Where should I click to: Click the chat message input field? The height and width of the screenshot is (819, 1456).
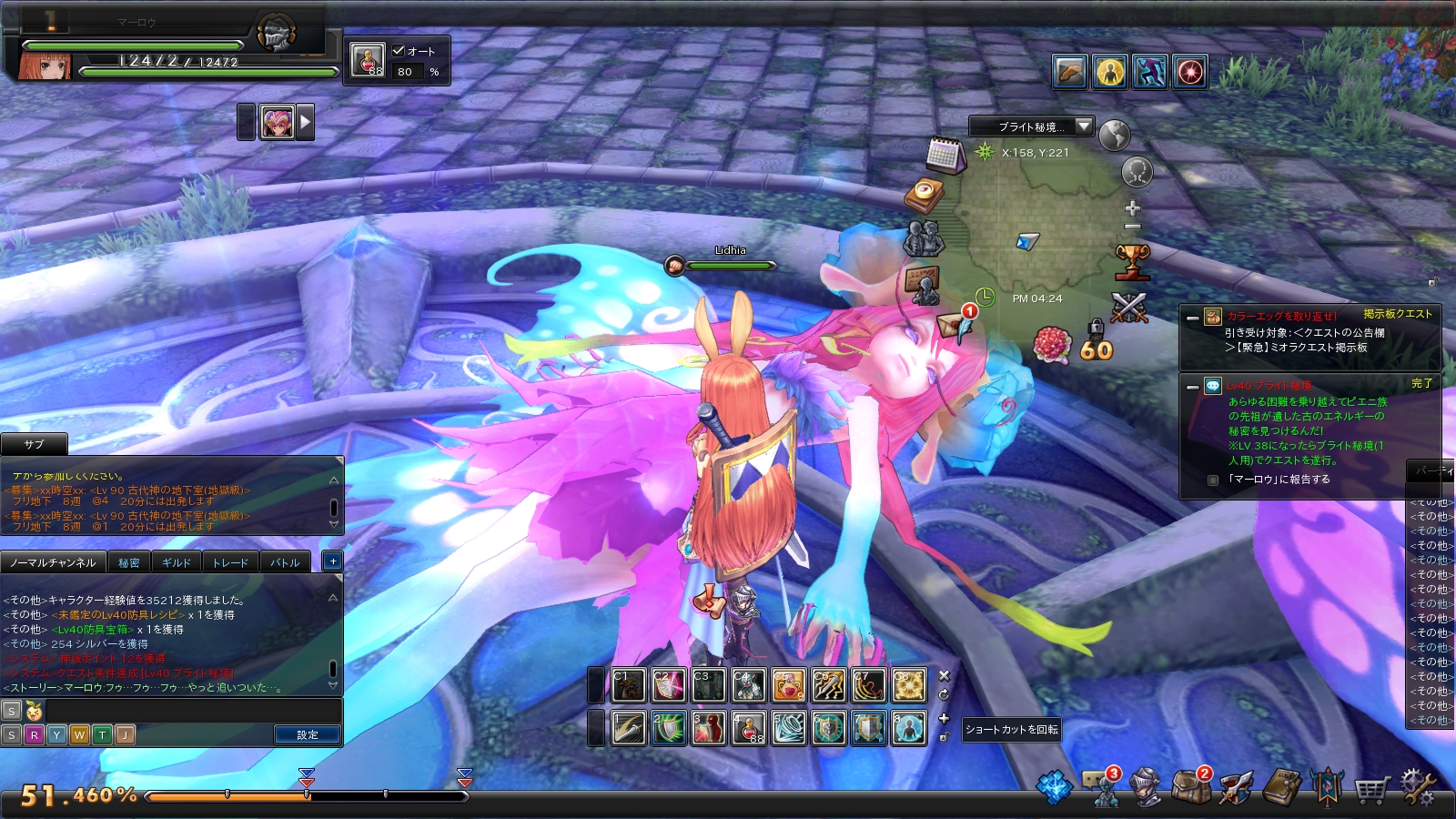(x=191, y=711)
